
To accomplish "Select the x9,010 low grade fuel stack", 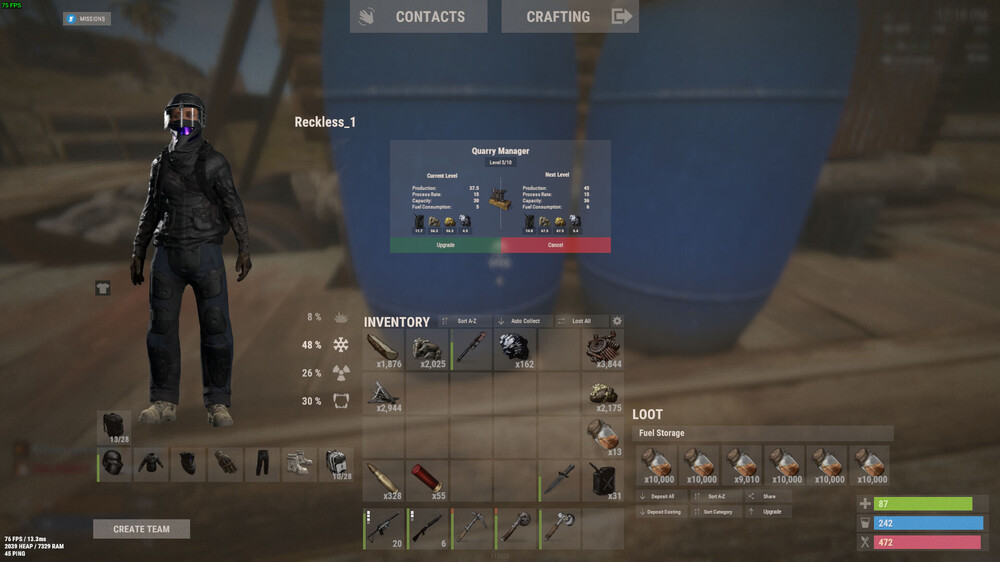I will pos(743,466).
